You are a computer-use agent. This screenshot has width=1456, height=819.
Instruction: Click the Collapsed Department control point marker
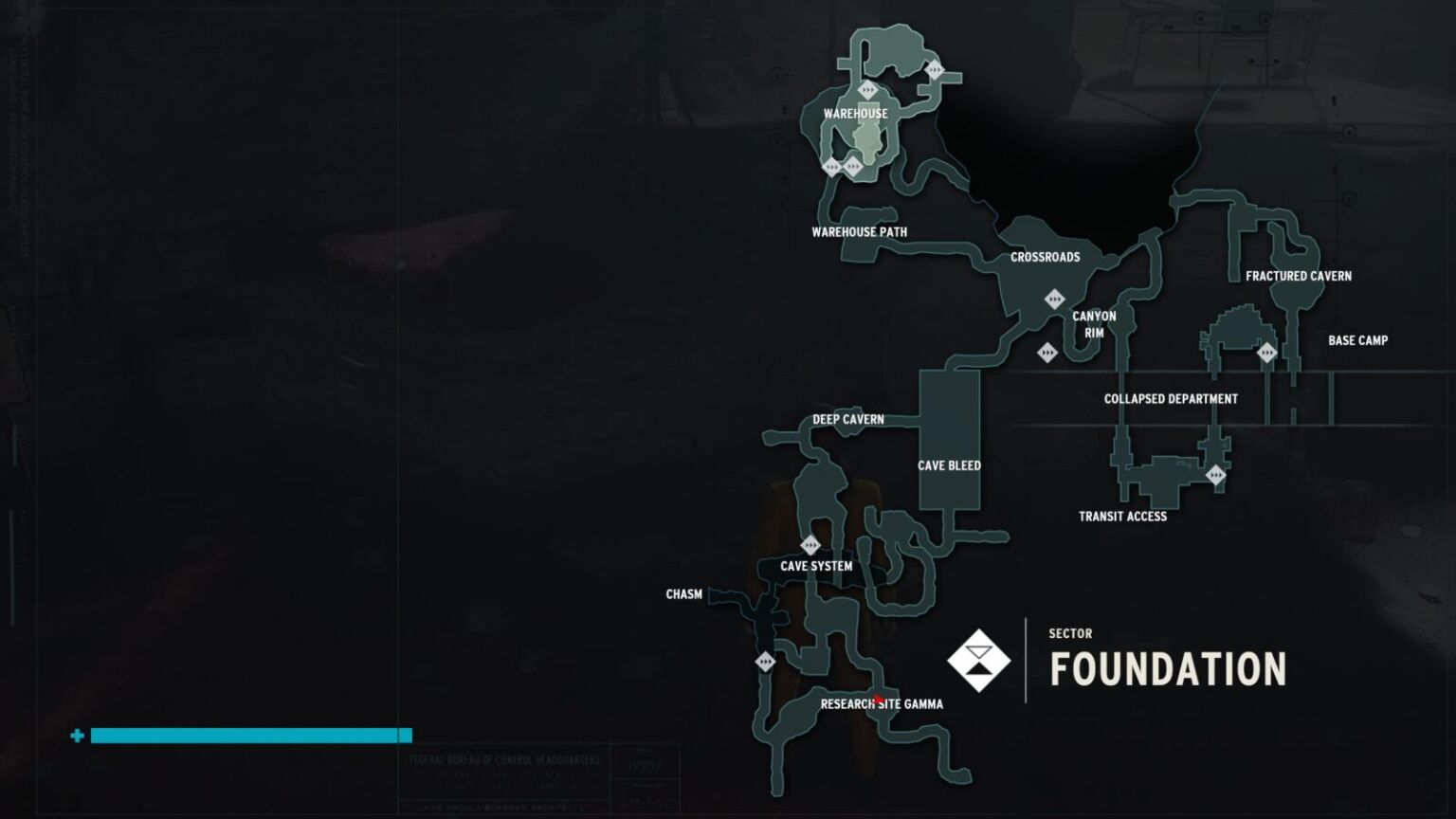point(1216,474)
